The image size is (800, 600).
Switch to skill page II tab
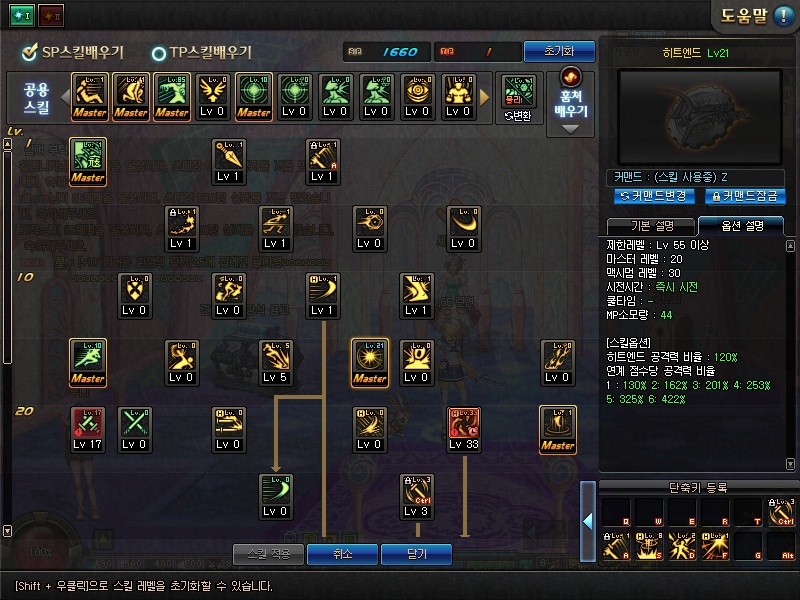pyautogui.click(x=50, y=17)
